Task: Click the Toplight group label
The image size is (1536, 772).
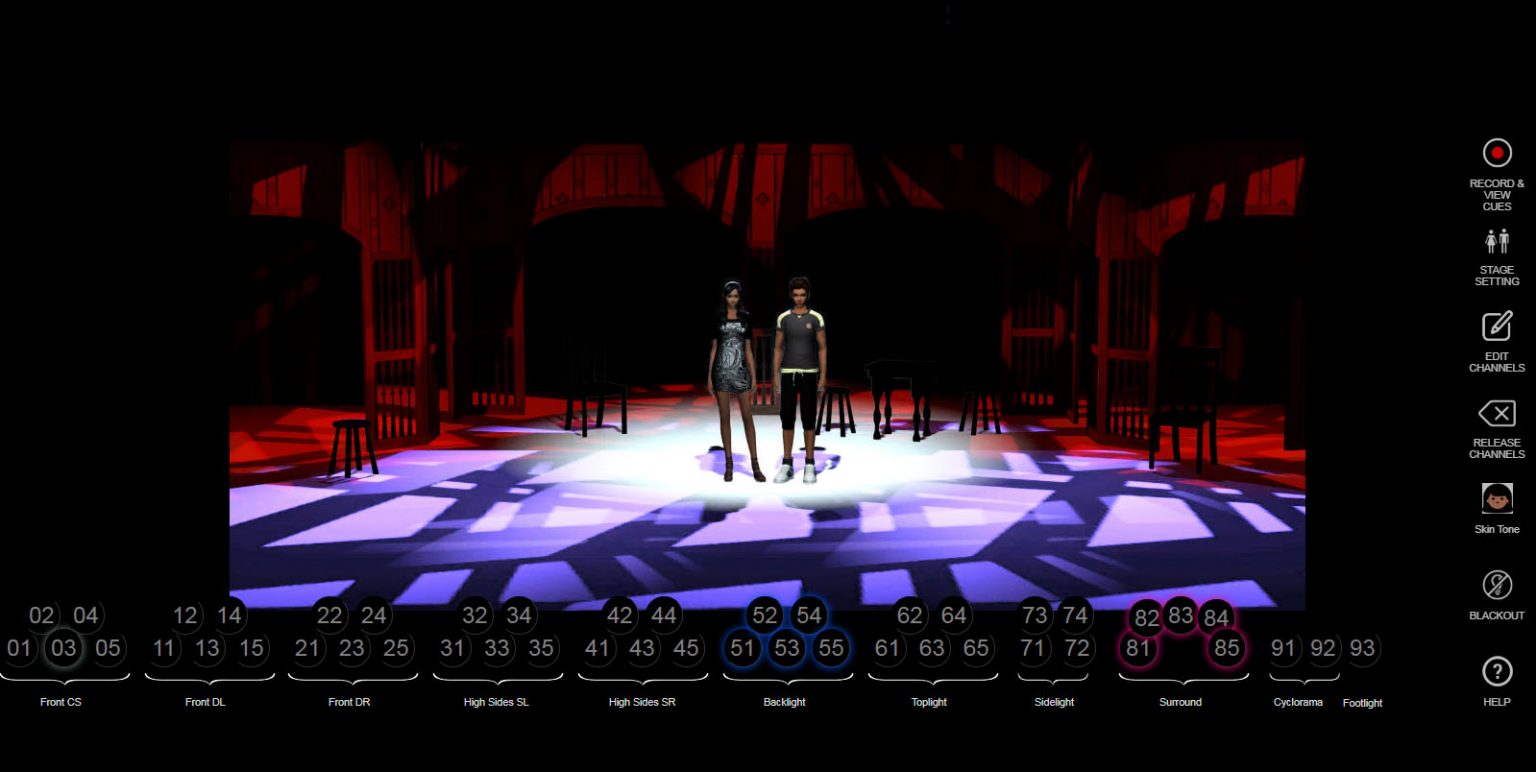Action: (929, 702)
